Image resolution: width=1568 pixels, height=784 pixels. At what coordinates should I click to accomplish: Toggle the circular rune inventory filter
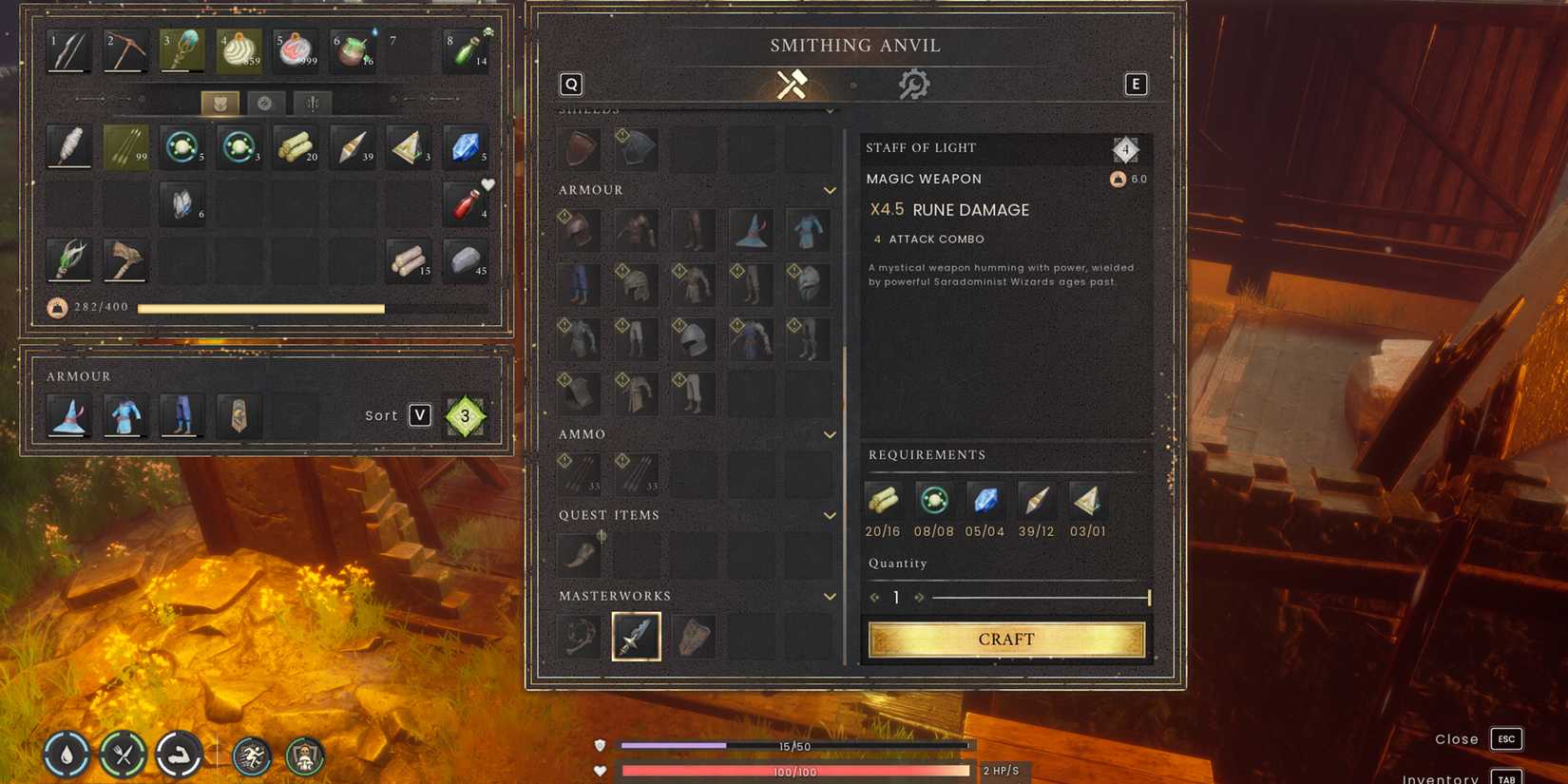coord(265,104)
